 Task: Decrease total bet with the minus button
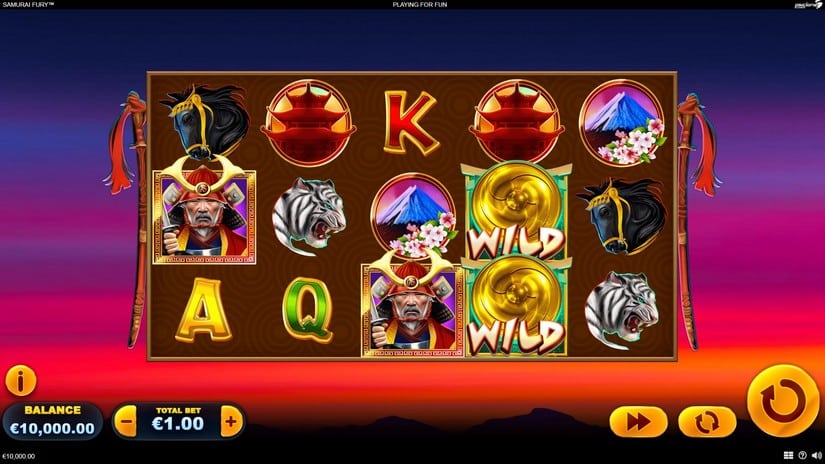click(126, 421)
